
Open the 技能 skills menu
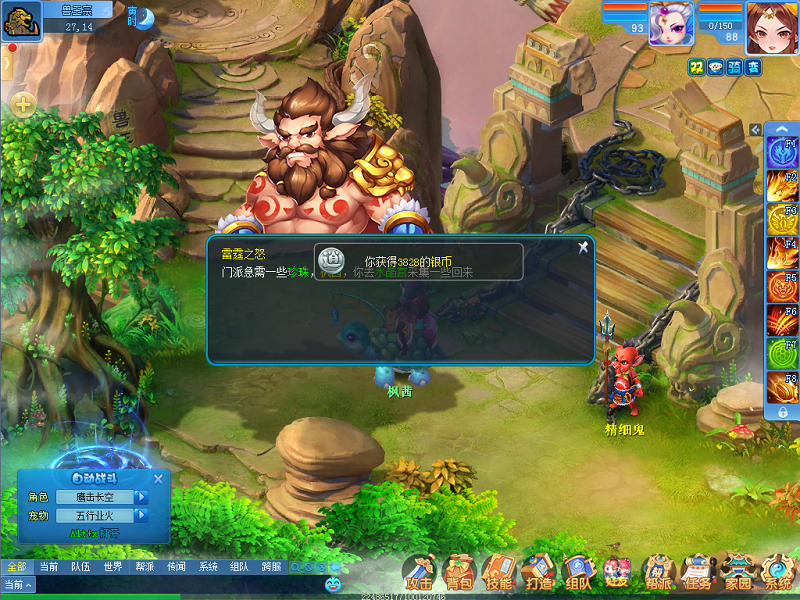(498, 572)
